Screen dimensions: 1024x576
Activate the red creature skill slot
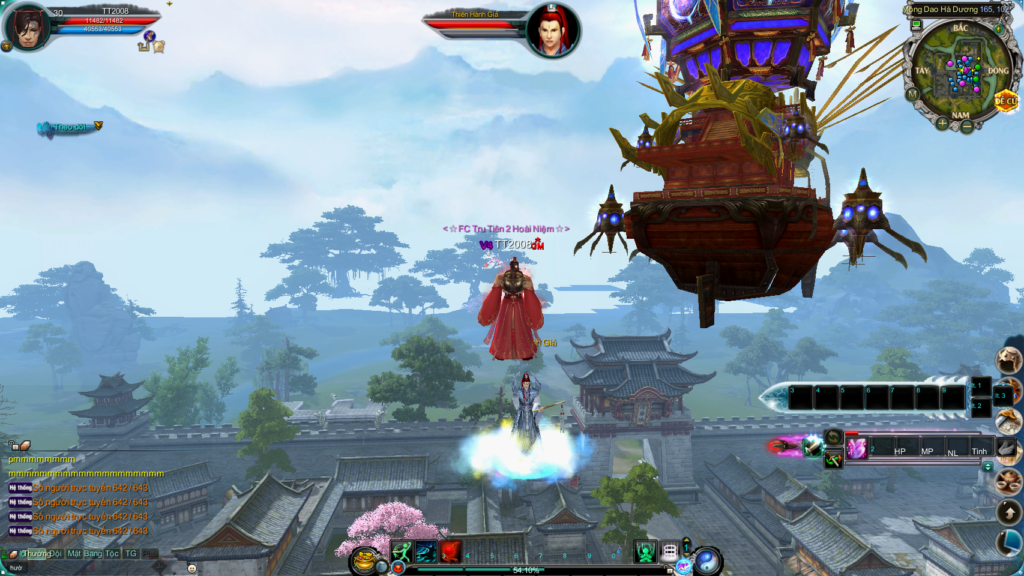click(450, 551)
